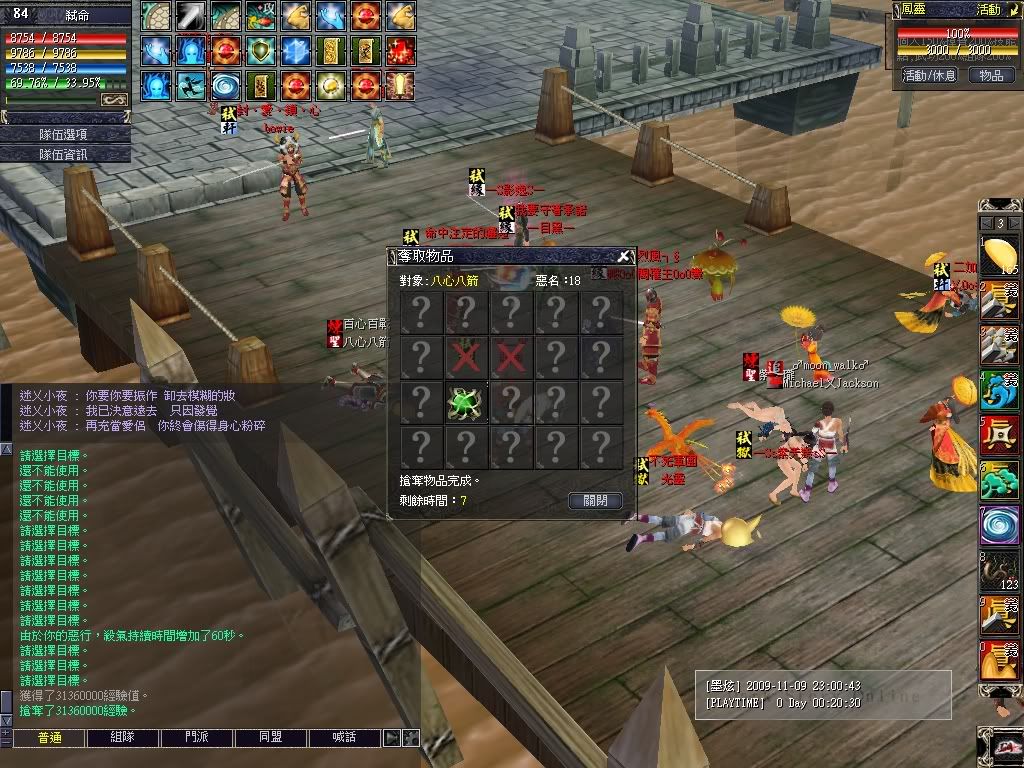This screenshot has width=1024, height=768.
Task: Activate the green shield skill icon
Action: [262, 50]
